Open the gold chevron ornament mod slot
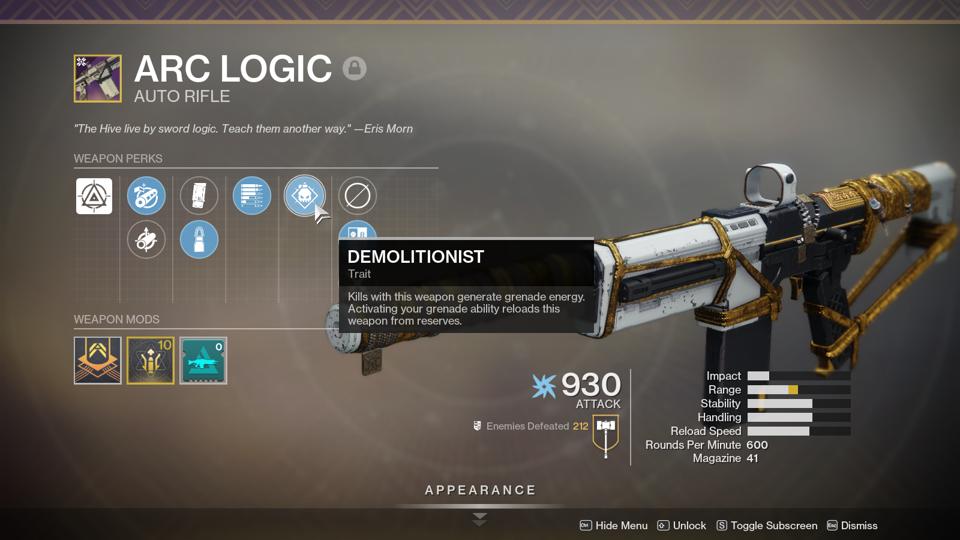The image size is (960, 540). [97, 361]
